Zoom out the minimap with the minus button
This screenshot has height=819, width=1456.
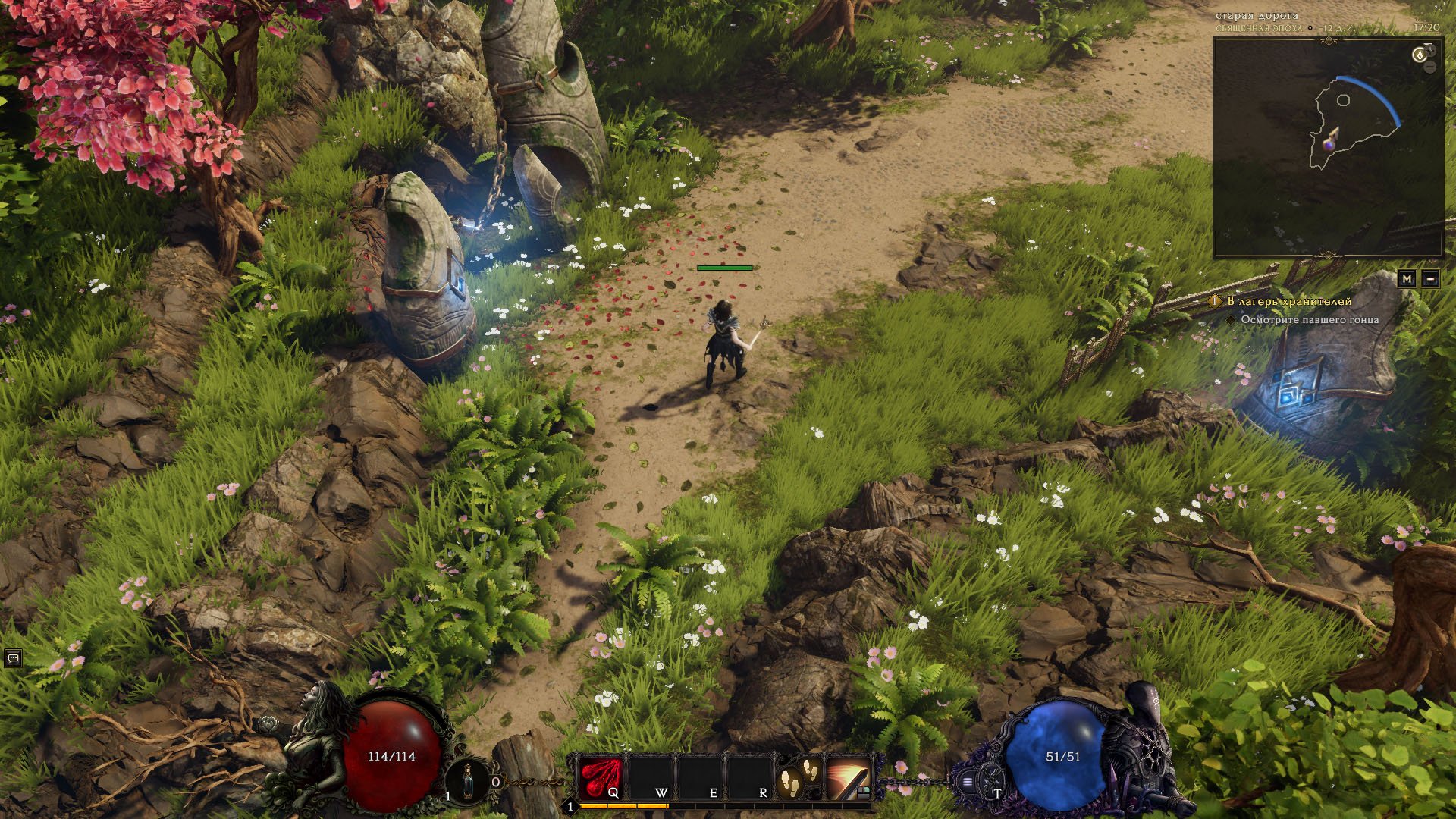coord(1430,67)
